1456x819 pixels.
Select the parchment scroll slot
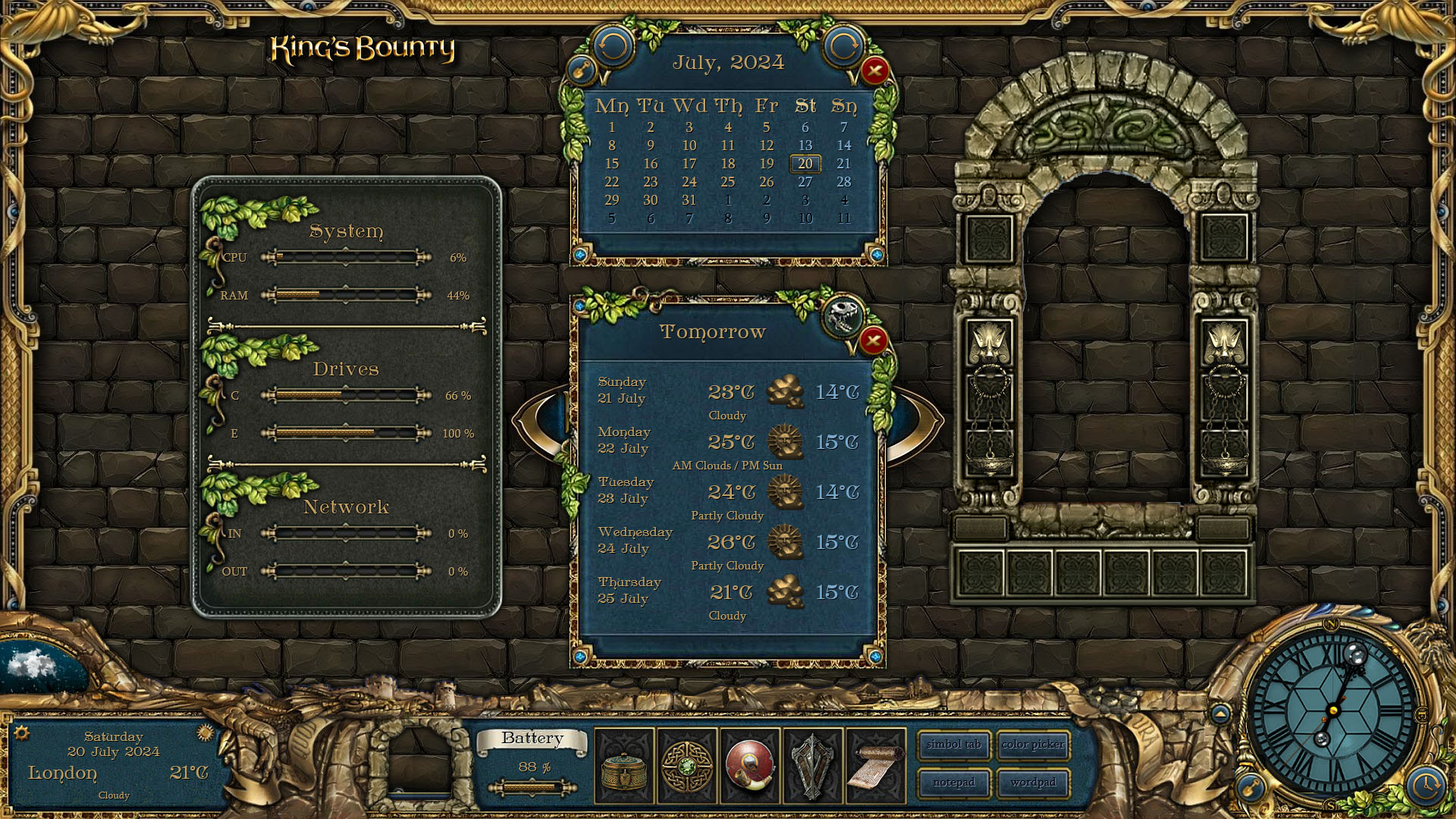pos(876,766)
